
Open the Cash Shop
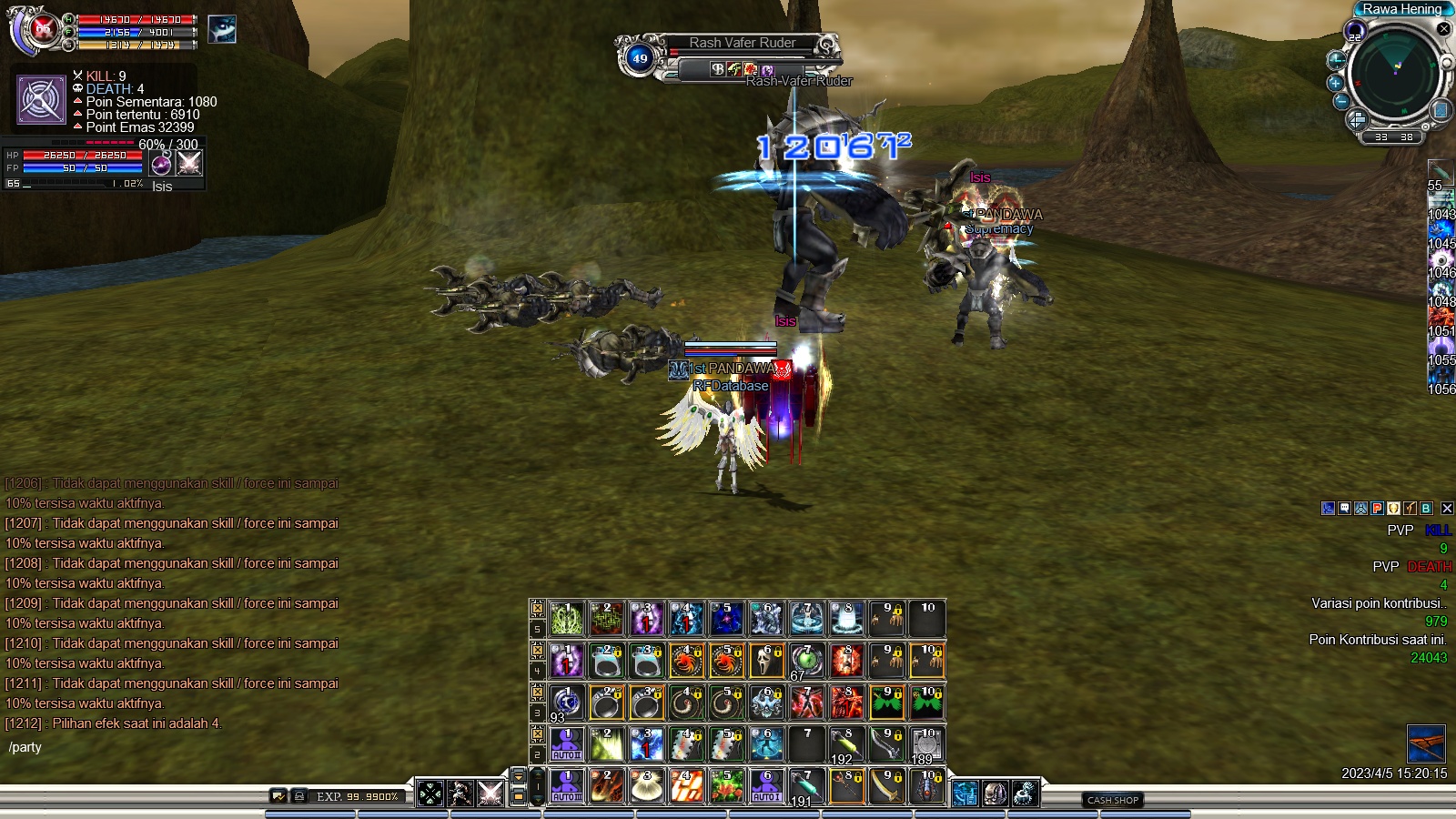(1113, 800)
